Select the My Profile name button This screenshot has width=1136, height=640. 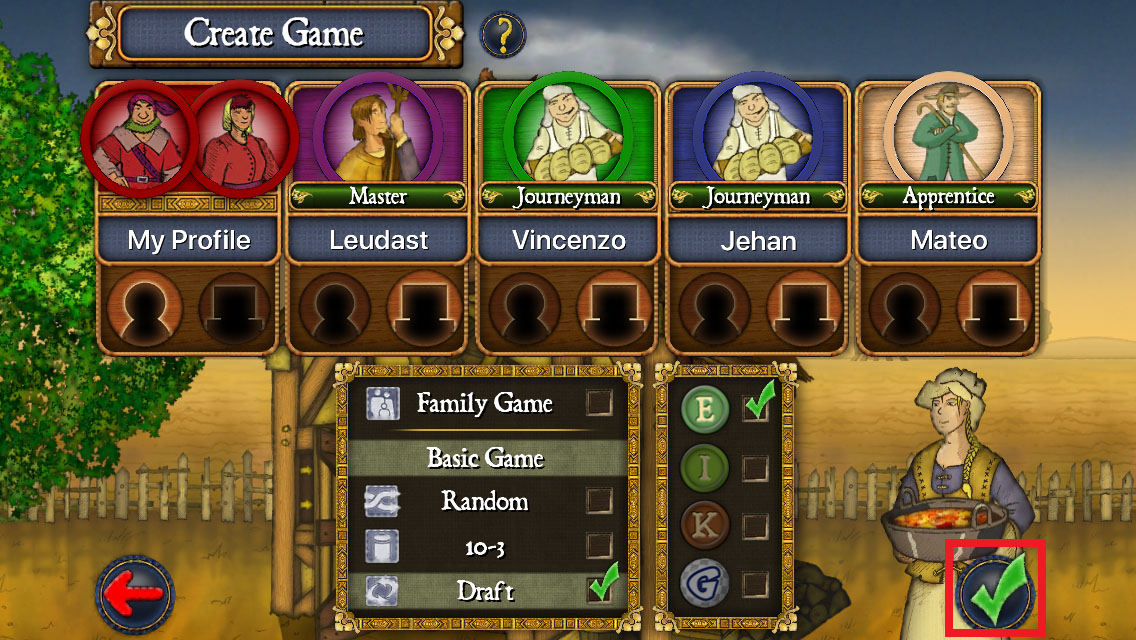point(188,240)
